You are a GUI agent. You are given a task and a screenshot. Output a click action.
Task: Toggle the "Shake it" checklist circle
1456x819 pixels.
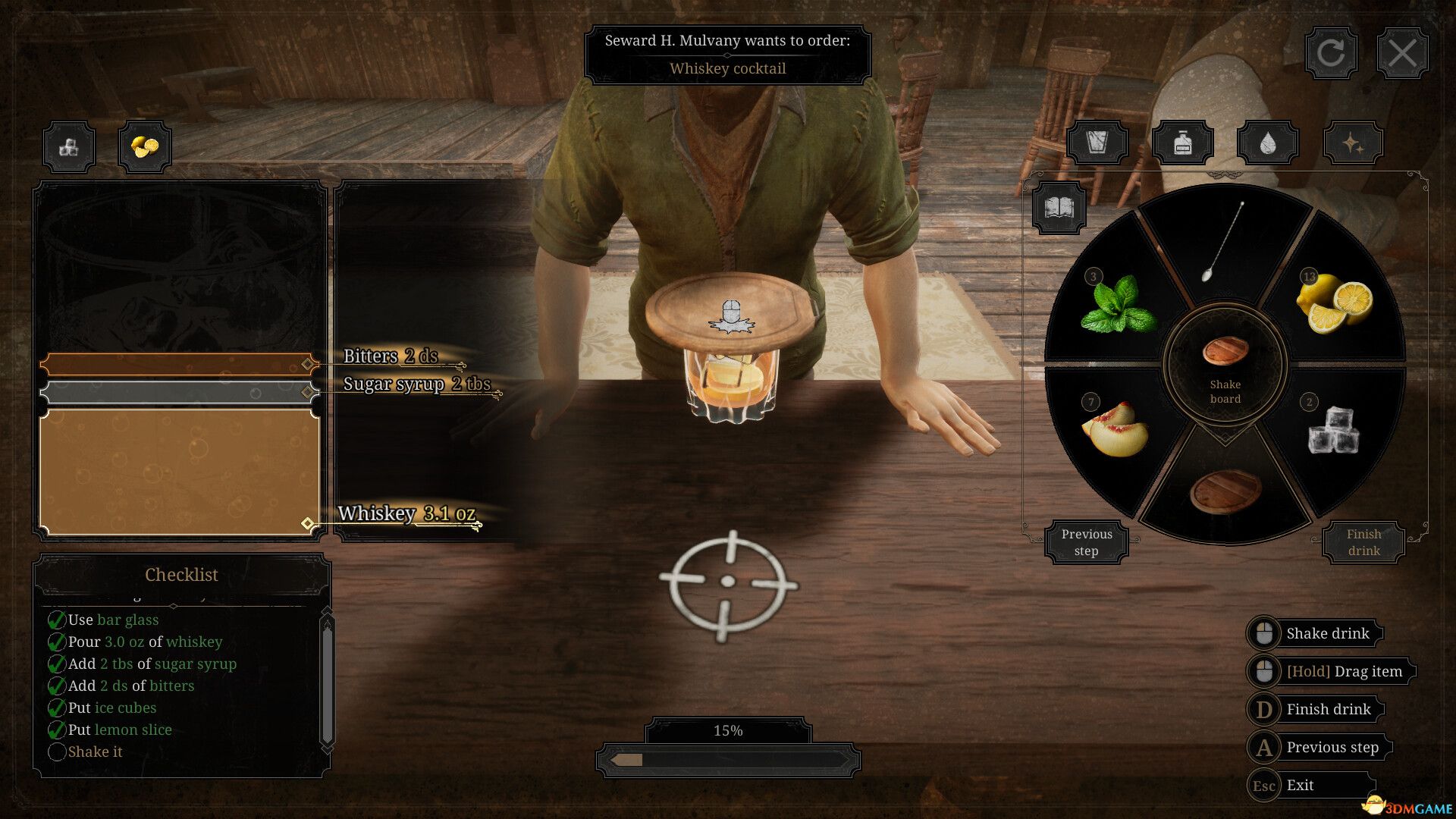57,752
